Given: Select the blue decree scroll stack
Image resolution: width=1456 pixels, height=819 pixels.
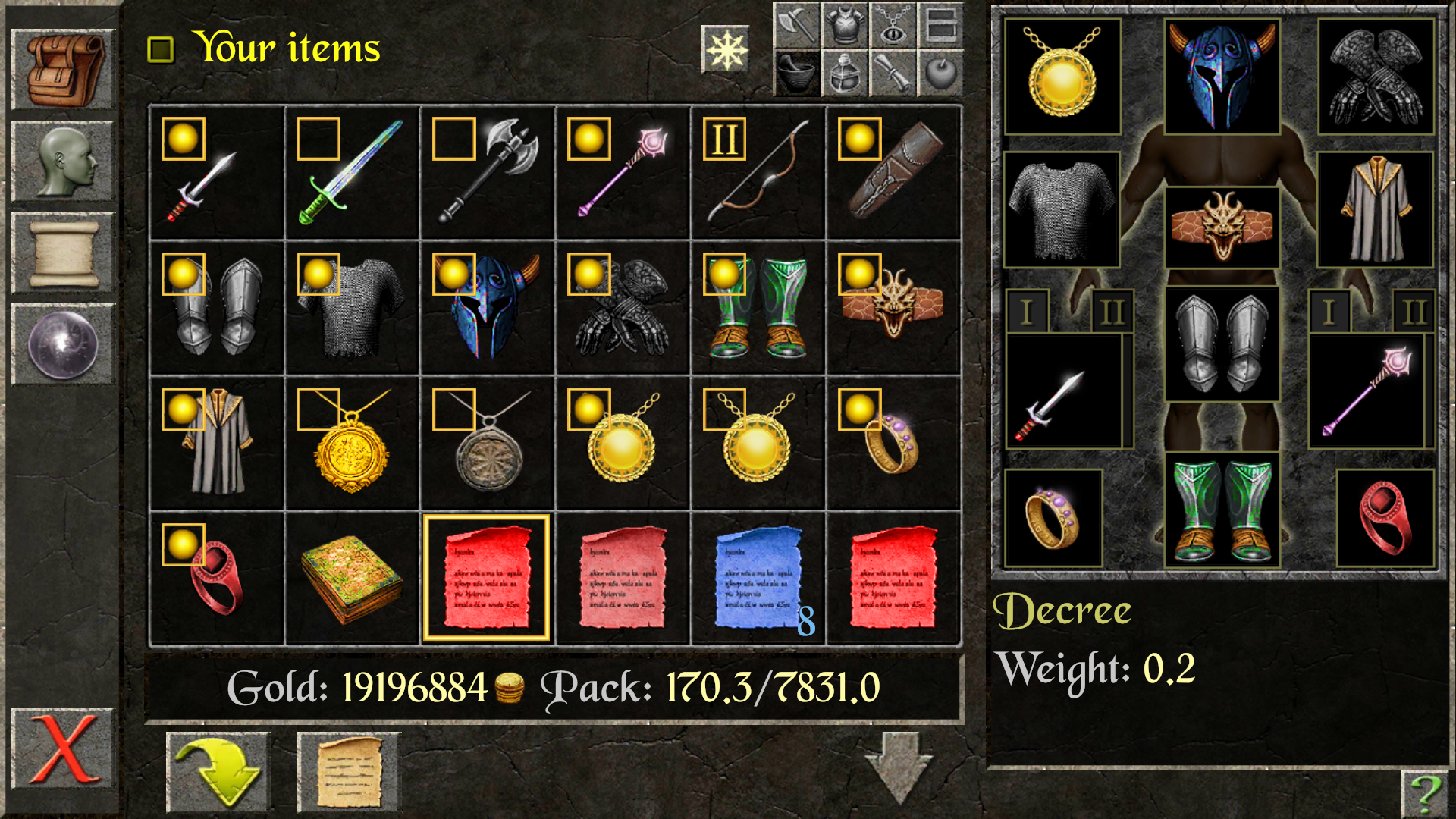Looking at the screenshot, I should [757, 579].
